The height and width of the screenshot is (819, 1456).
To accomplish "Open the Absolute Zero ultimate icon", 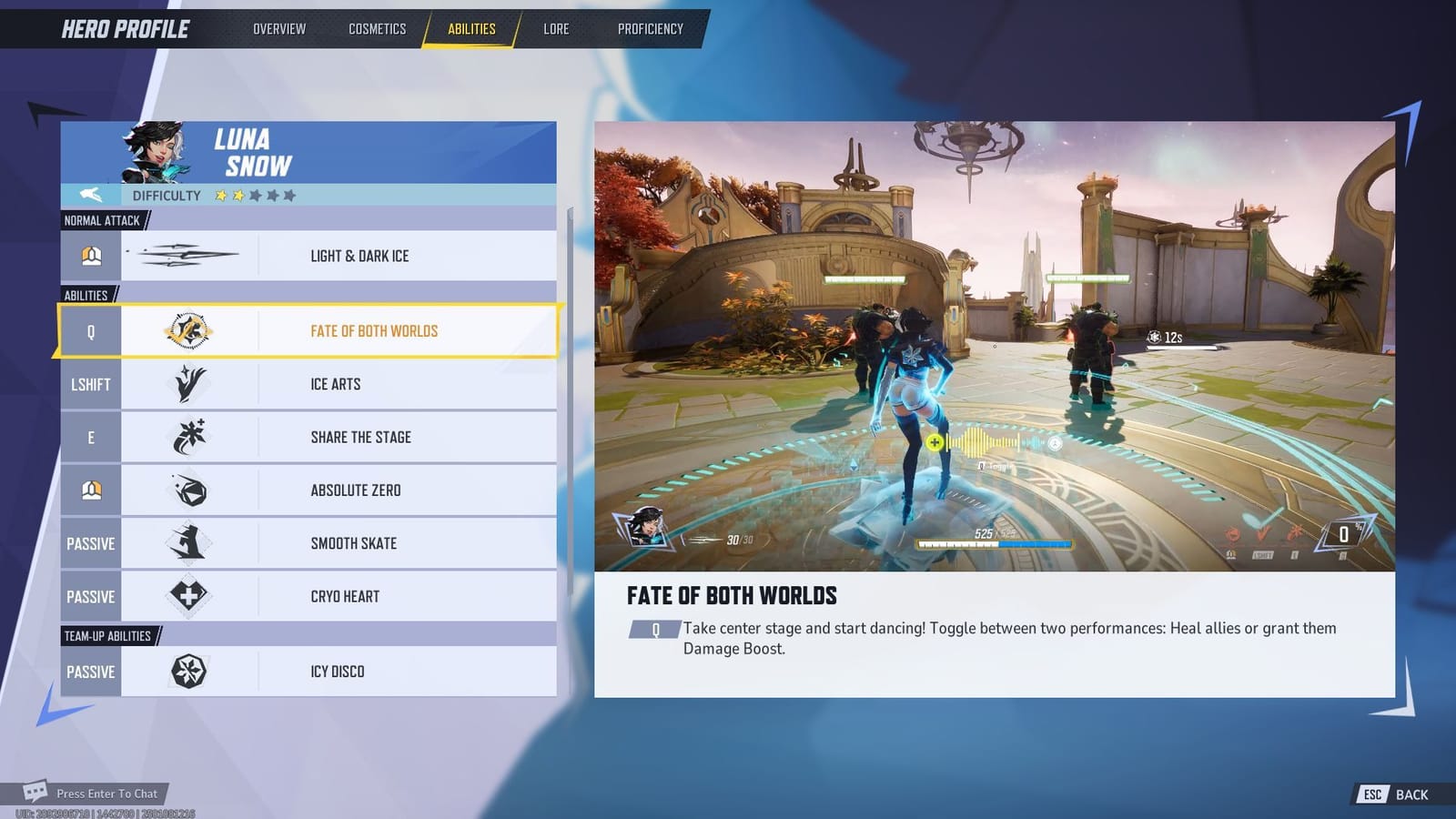I will coord(187,490).
